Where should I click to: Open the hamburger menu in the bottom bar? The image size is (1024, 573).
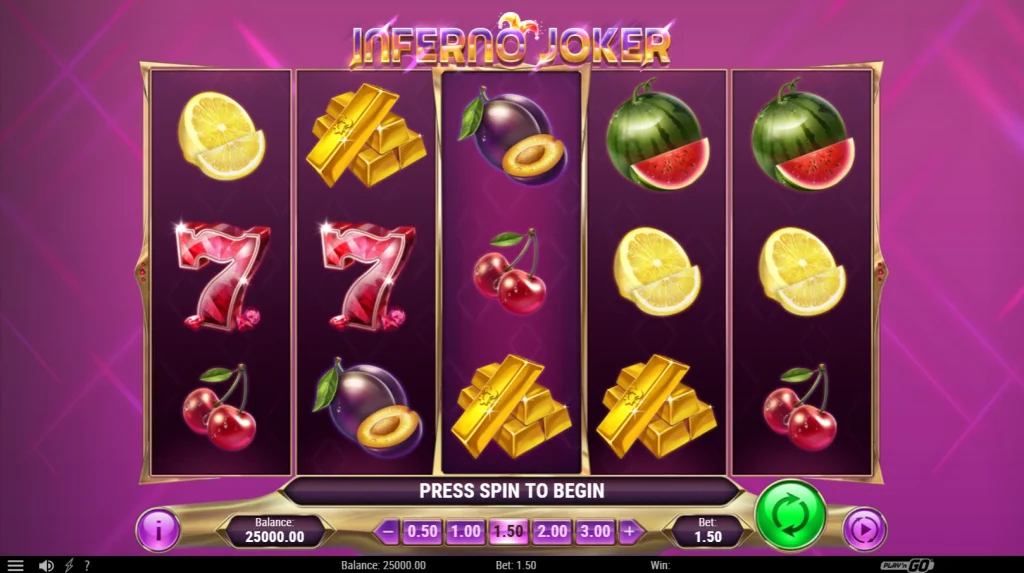tap(15, 565)
